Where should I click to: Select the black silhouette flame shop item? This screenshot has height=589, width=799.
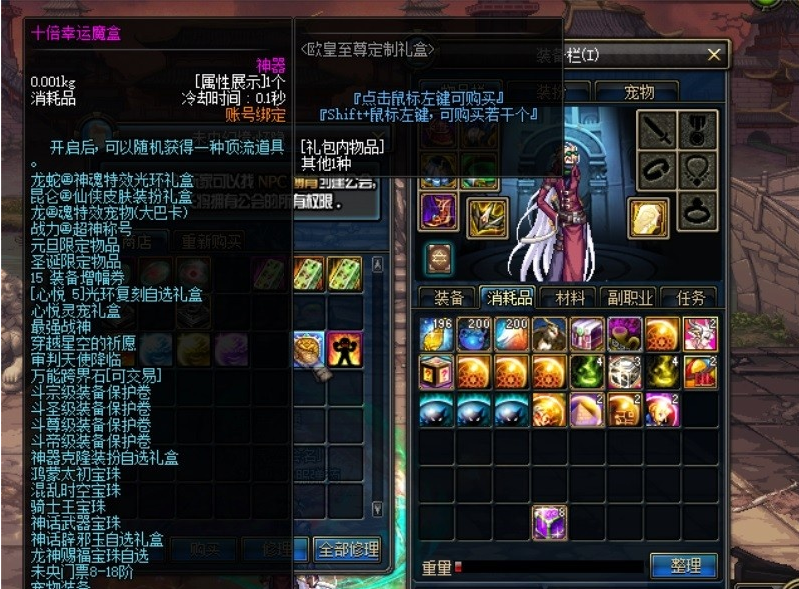pos(345,348)
